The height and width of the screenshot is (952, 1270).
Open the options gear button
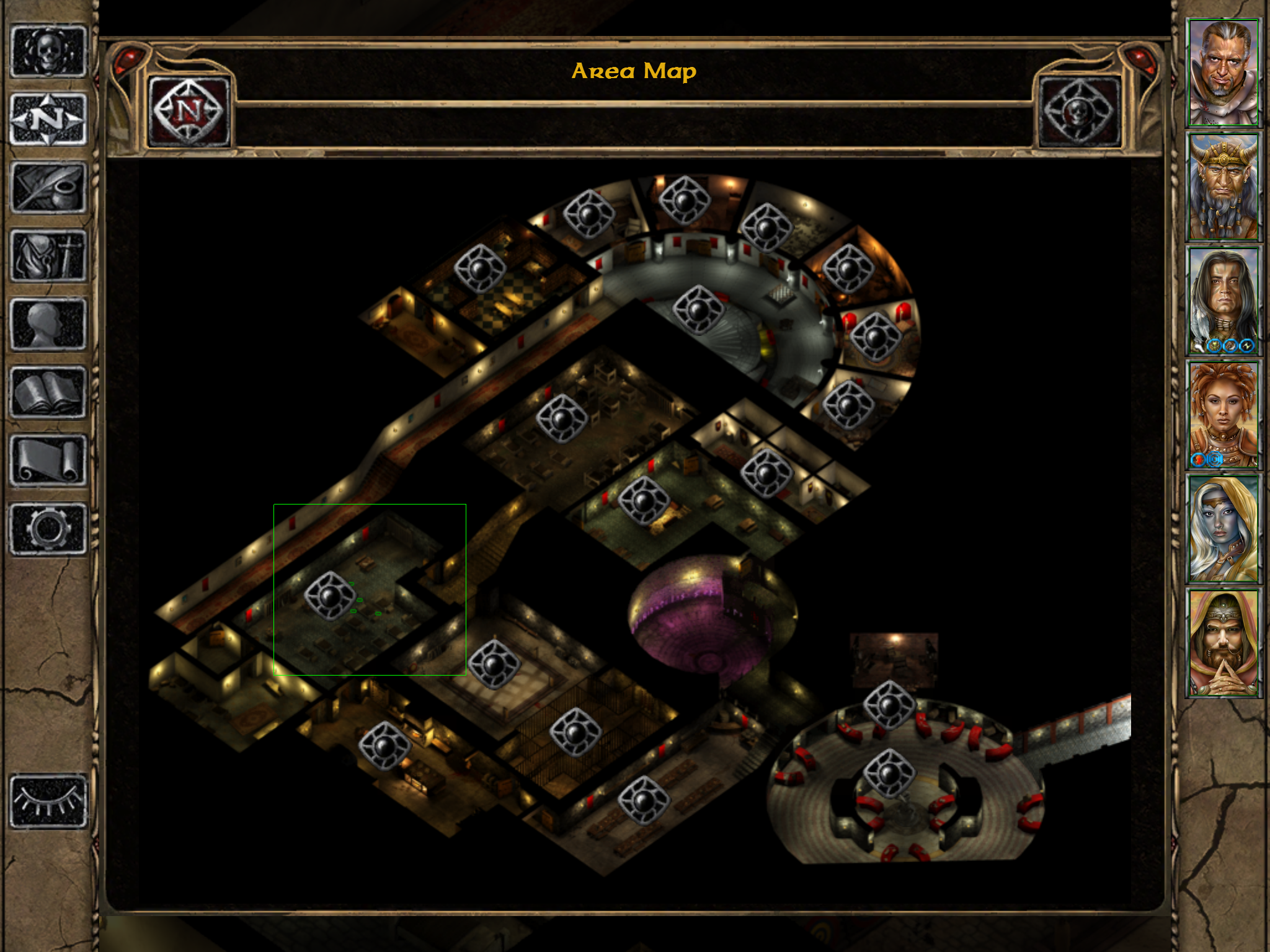(x=48, y=528)
